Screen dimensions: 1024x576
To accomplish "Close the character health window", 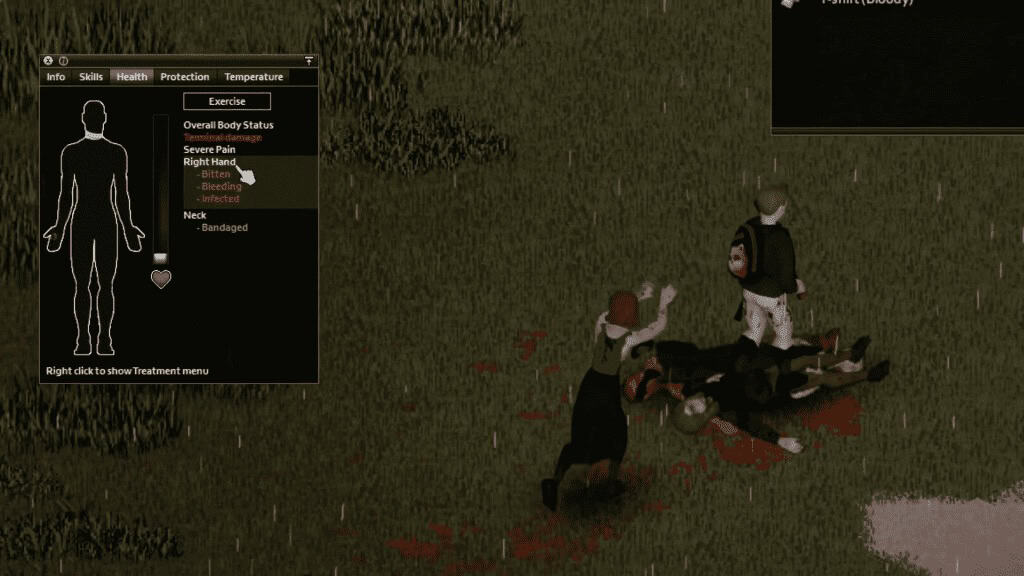I will click(x=48, y=61).
